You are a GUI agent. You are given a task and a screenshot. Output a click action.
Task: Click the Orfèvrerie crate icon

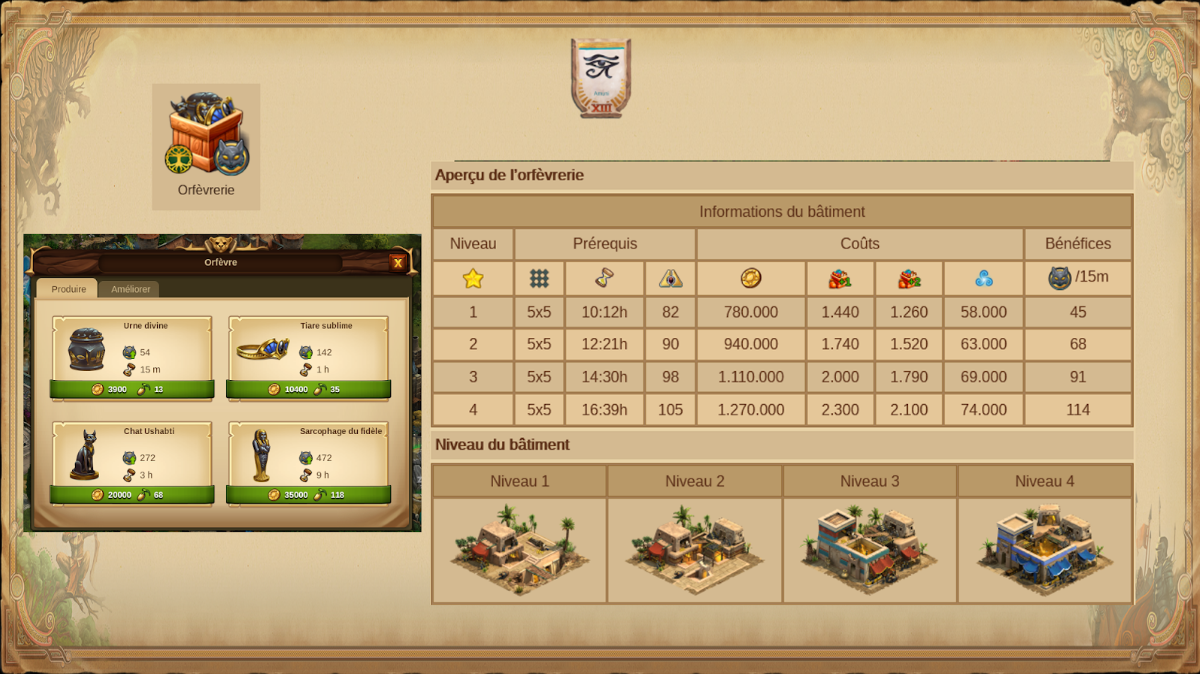[x=206, y=135]
